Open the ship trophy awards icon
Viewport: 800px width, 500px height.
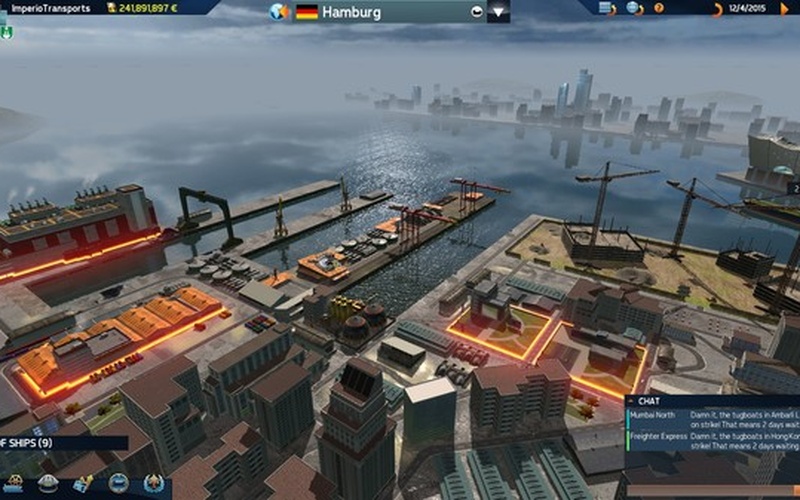[x=83, y=484]
